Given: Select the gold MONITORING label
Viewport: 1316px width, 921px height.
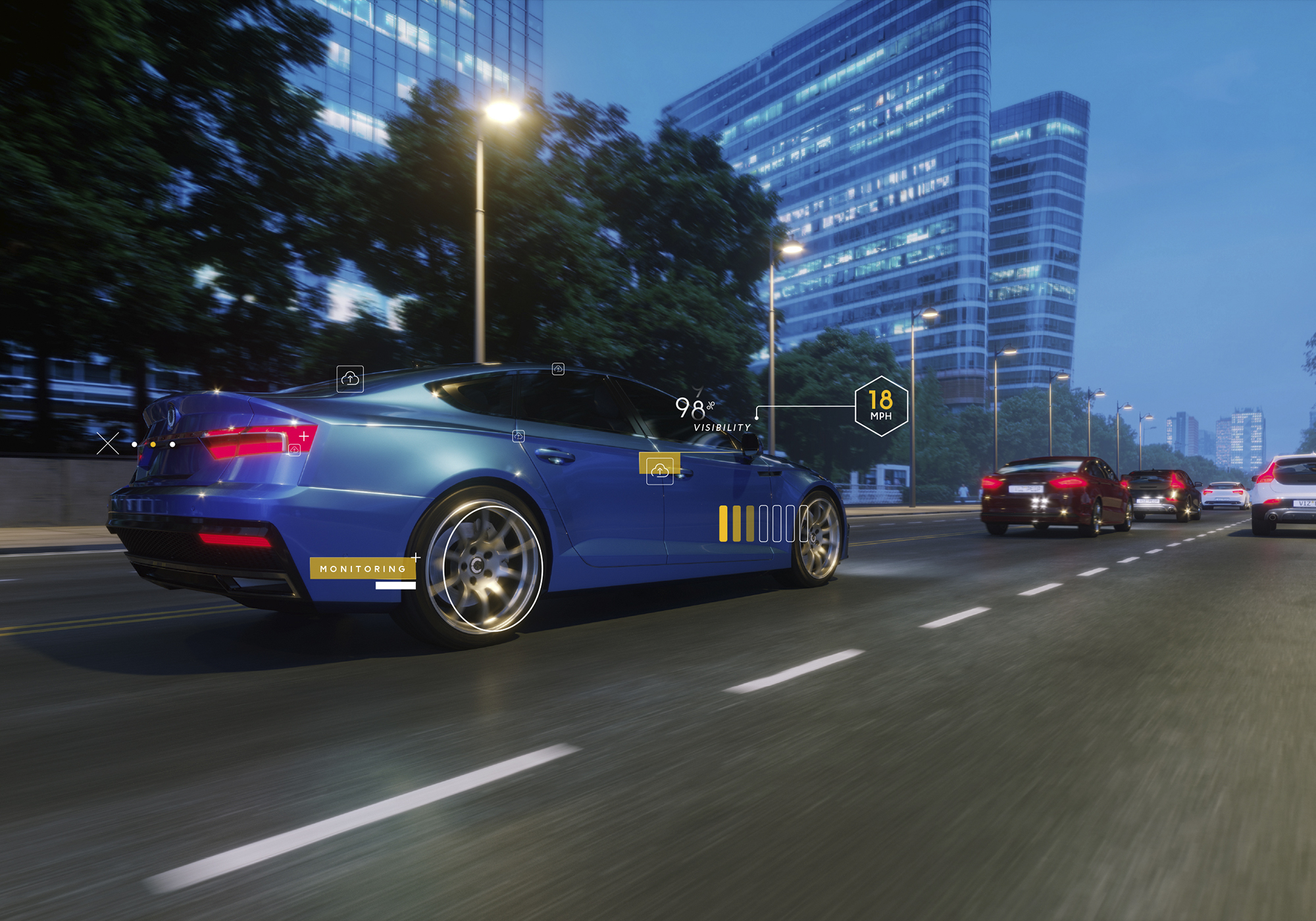Looking at the screenshot, I should (x=363, y=568).
